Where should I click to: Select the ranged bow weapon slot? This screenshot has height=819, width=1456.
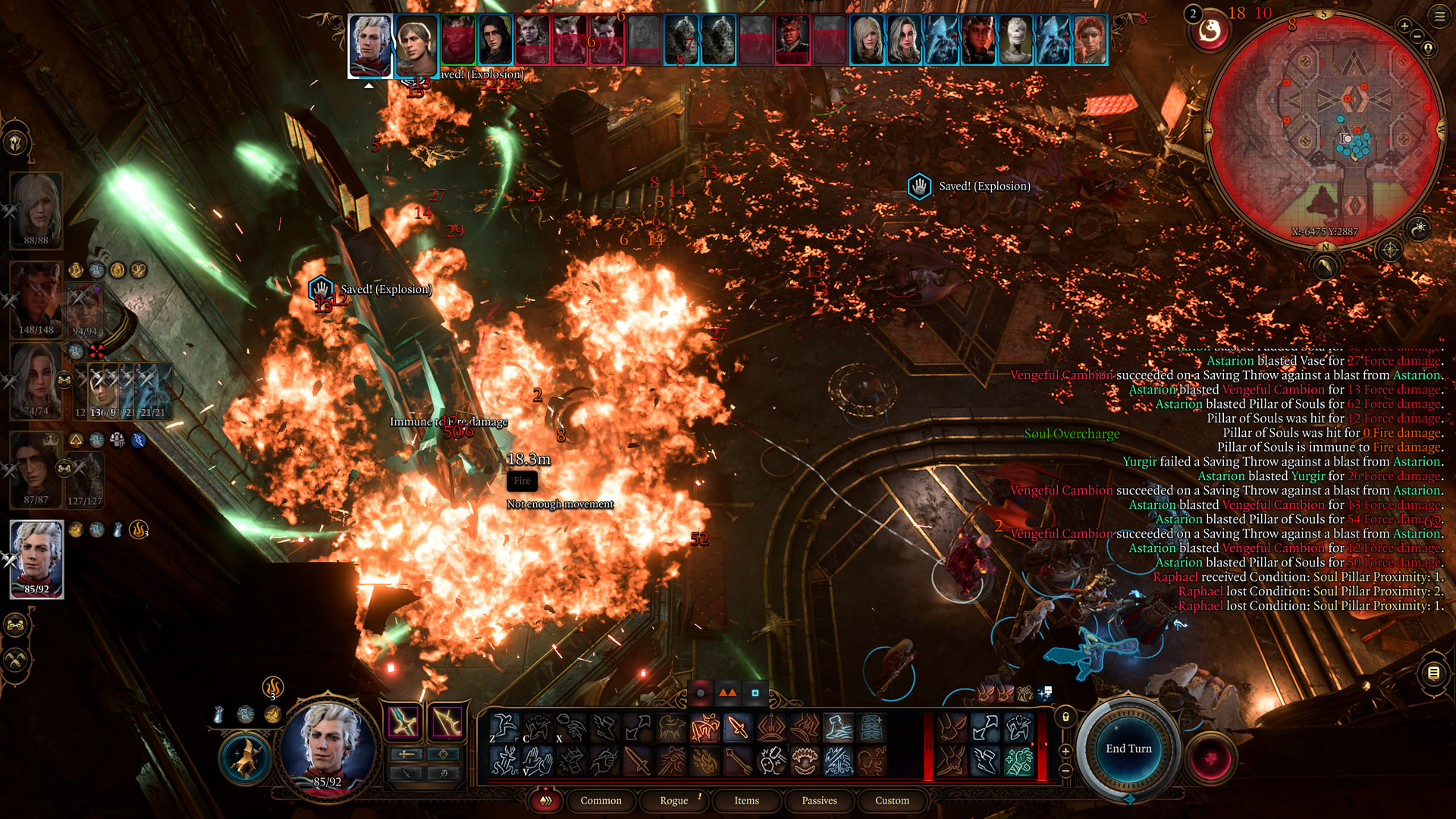447,722
